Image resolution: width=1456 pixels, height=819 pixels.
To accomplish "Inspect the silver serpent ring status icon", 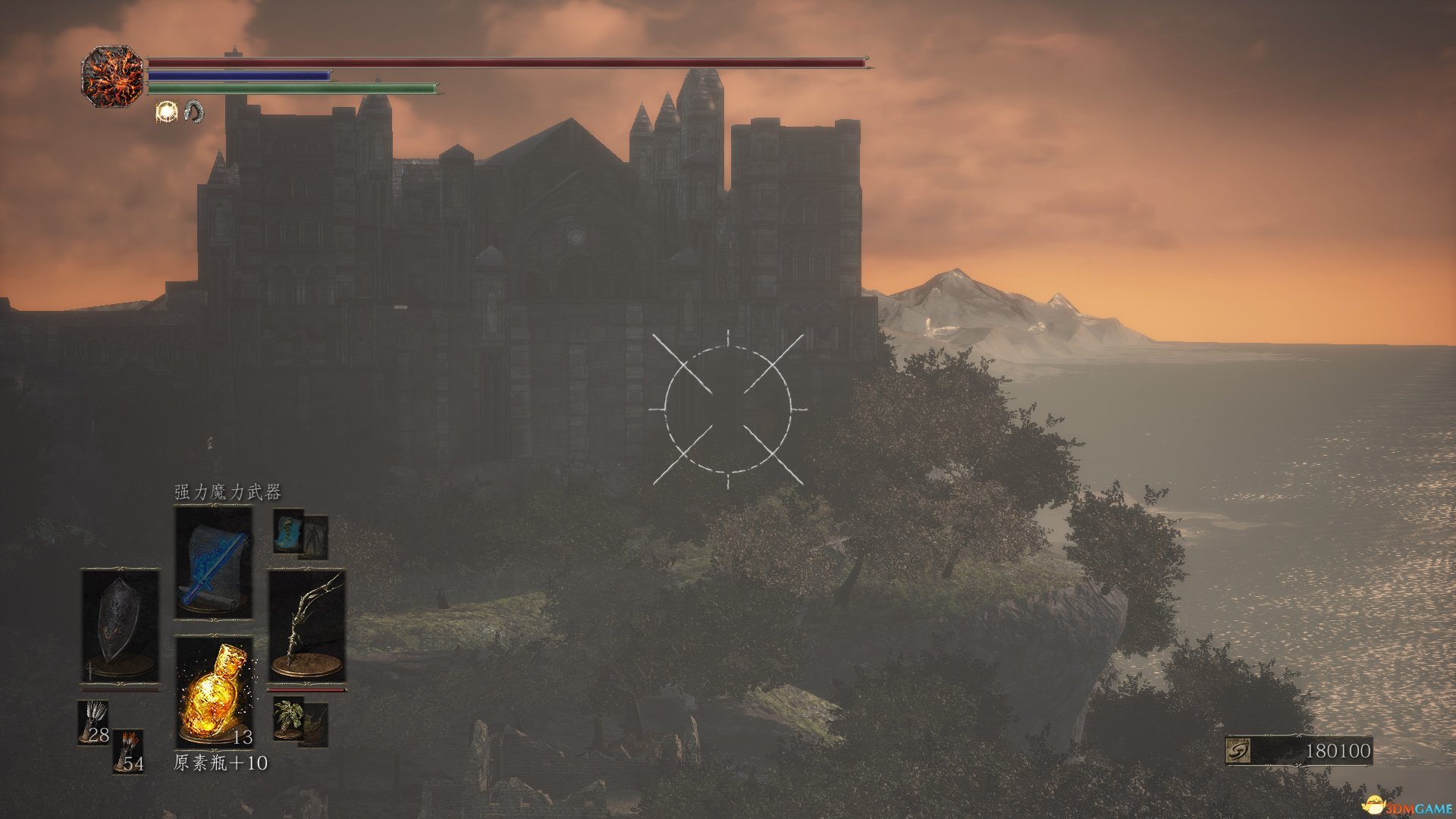I will pyautogui.click(x=194, y=112).
